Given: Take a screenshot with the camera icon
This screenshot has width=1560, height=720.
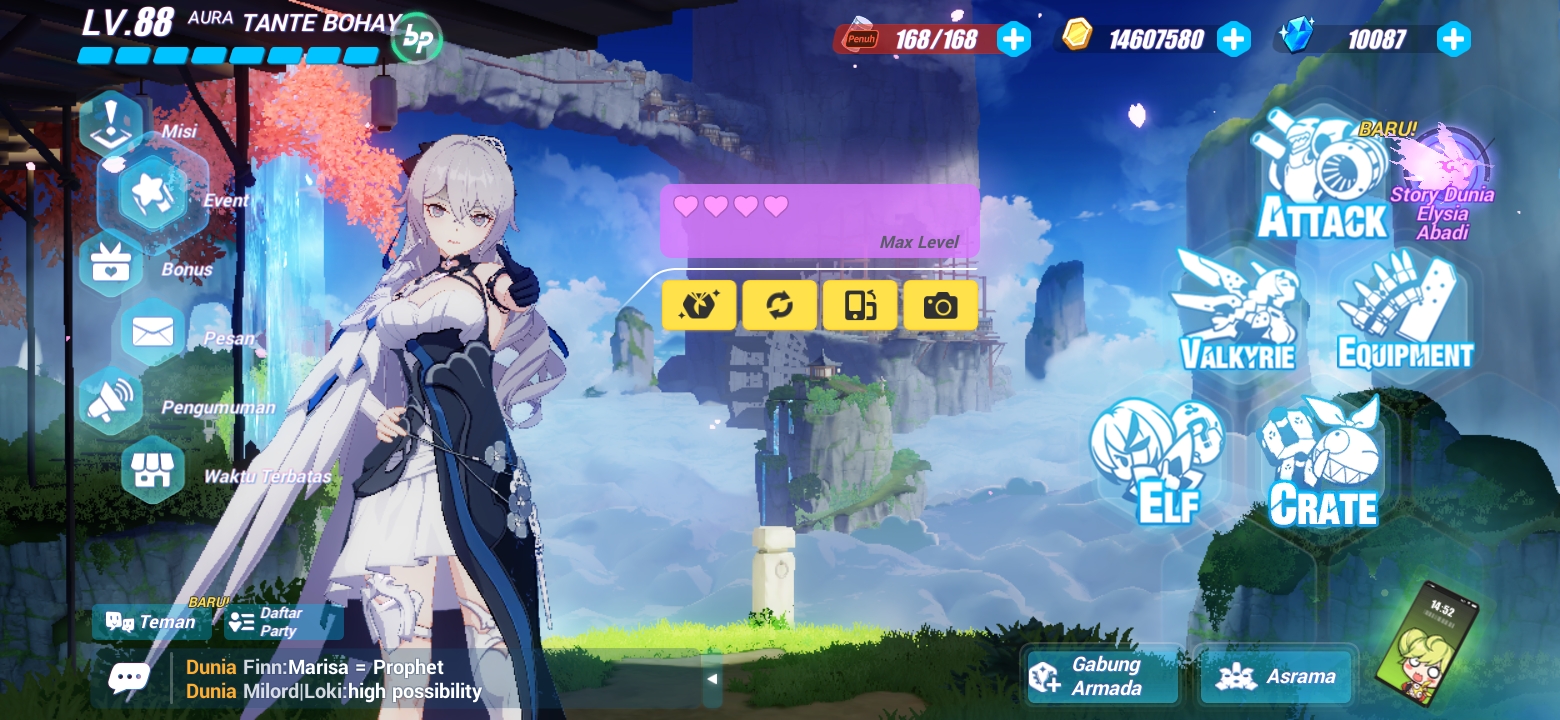Looking at the screenshot, I should [x=939, y=305].
